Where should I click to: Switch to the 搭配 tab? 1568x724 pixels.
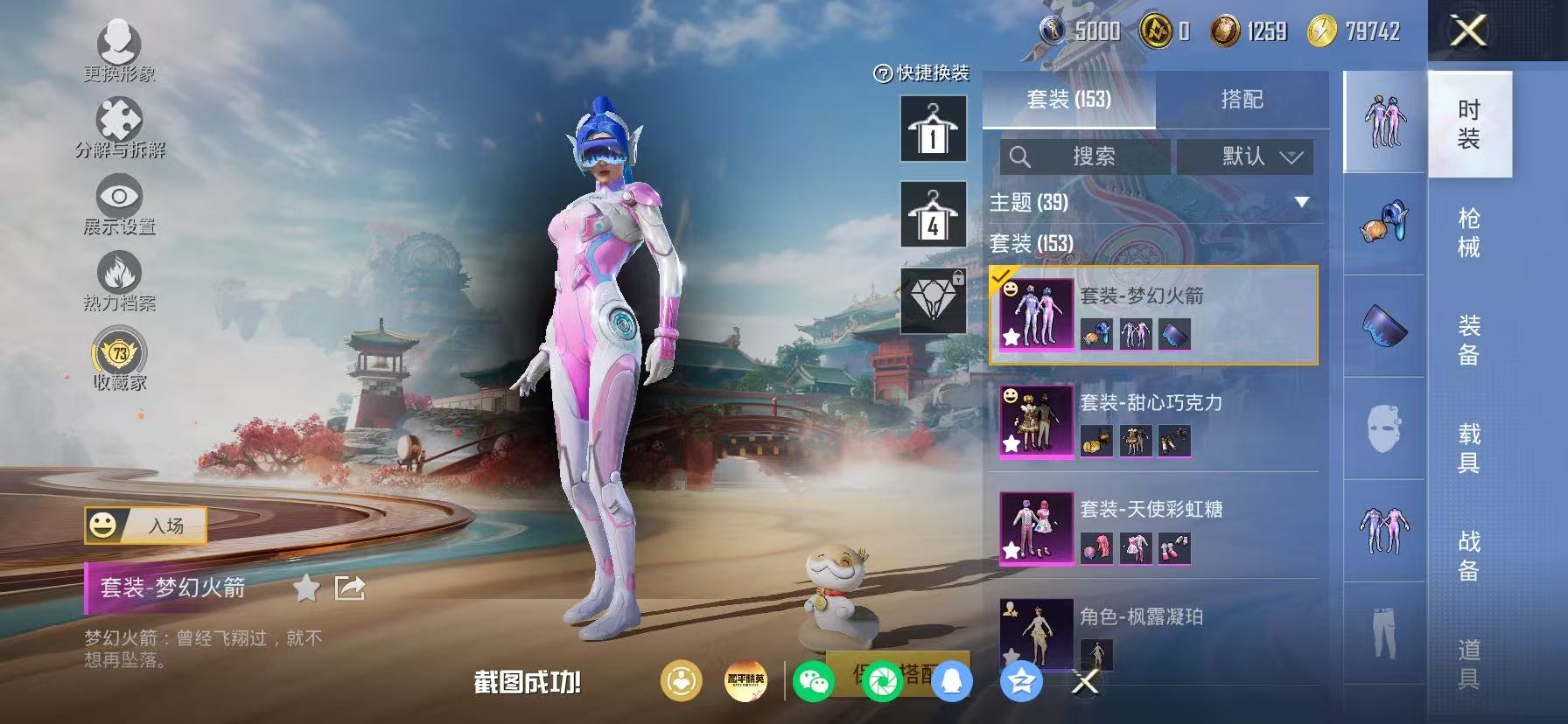click(1242, 99)
